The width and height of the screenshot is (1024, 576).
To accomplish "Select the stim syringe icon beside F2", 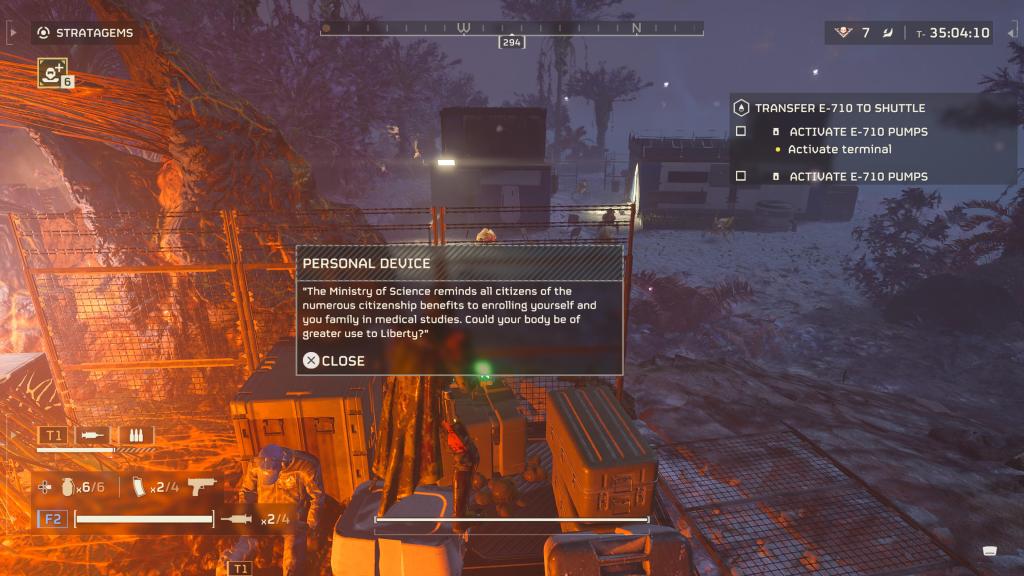I will [240, 519].
